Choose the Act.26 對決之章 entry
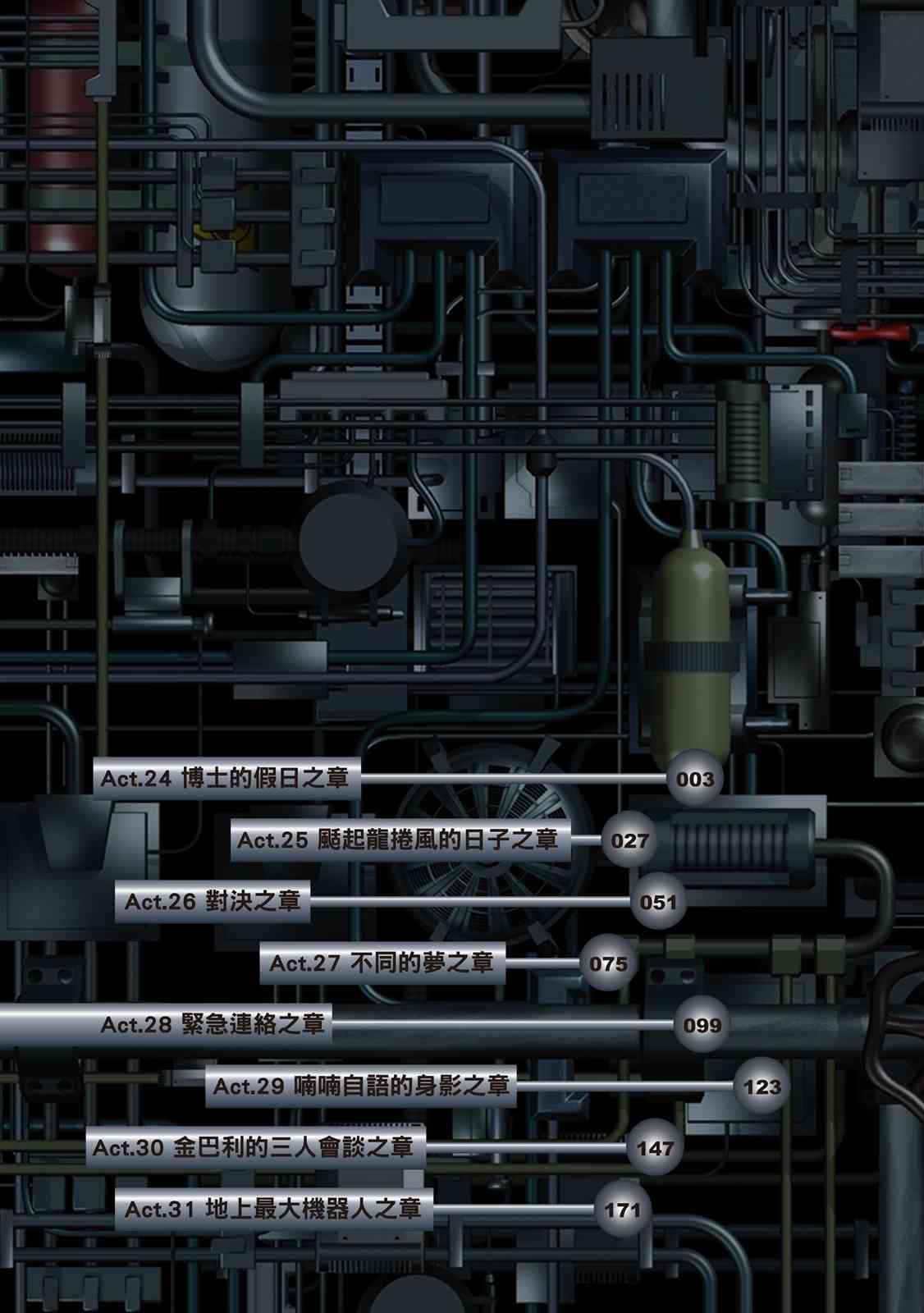This screenshot has height=1313, width=924. coord(213,901)
